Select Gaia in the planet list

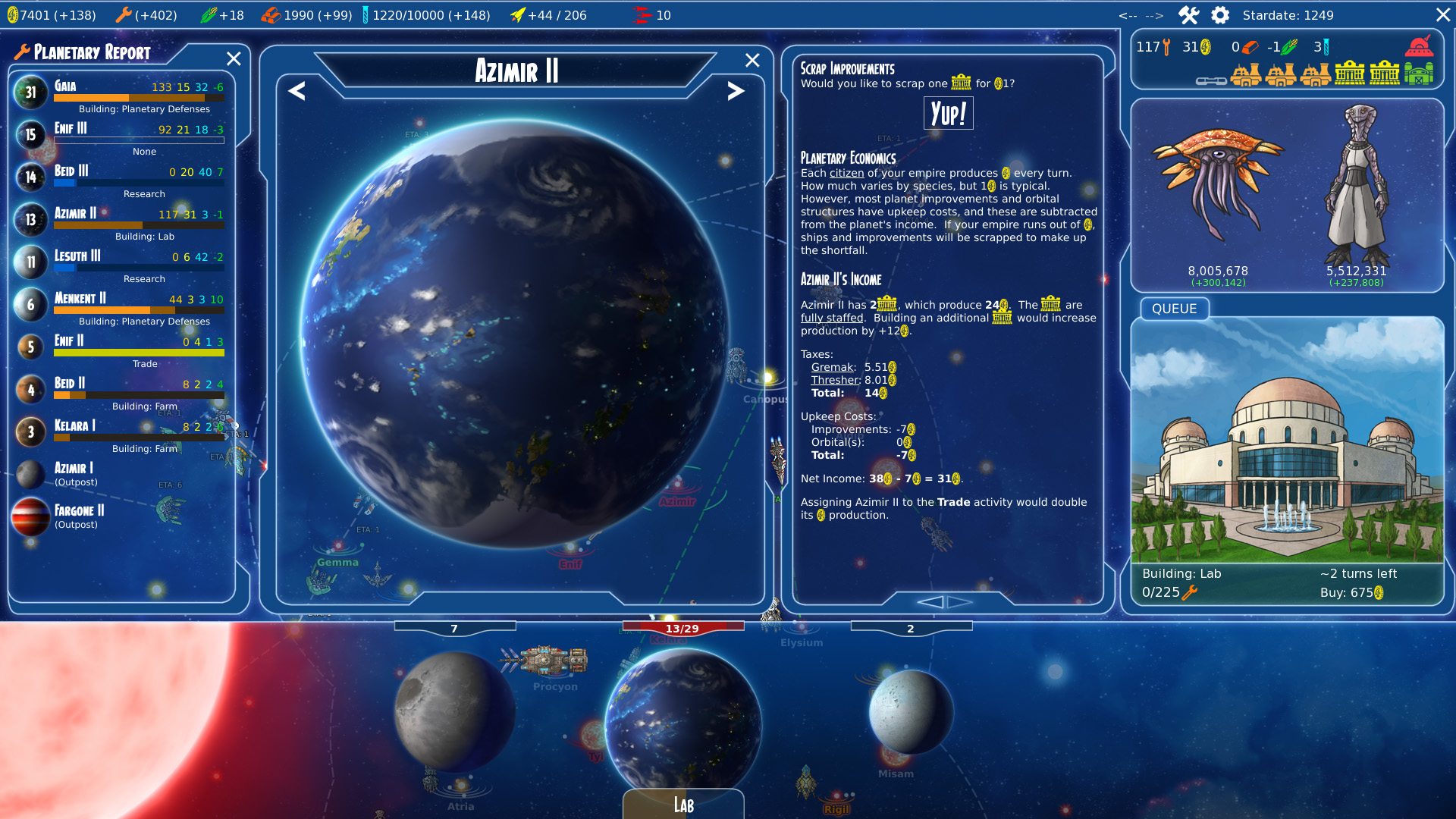tap(121, 93)
